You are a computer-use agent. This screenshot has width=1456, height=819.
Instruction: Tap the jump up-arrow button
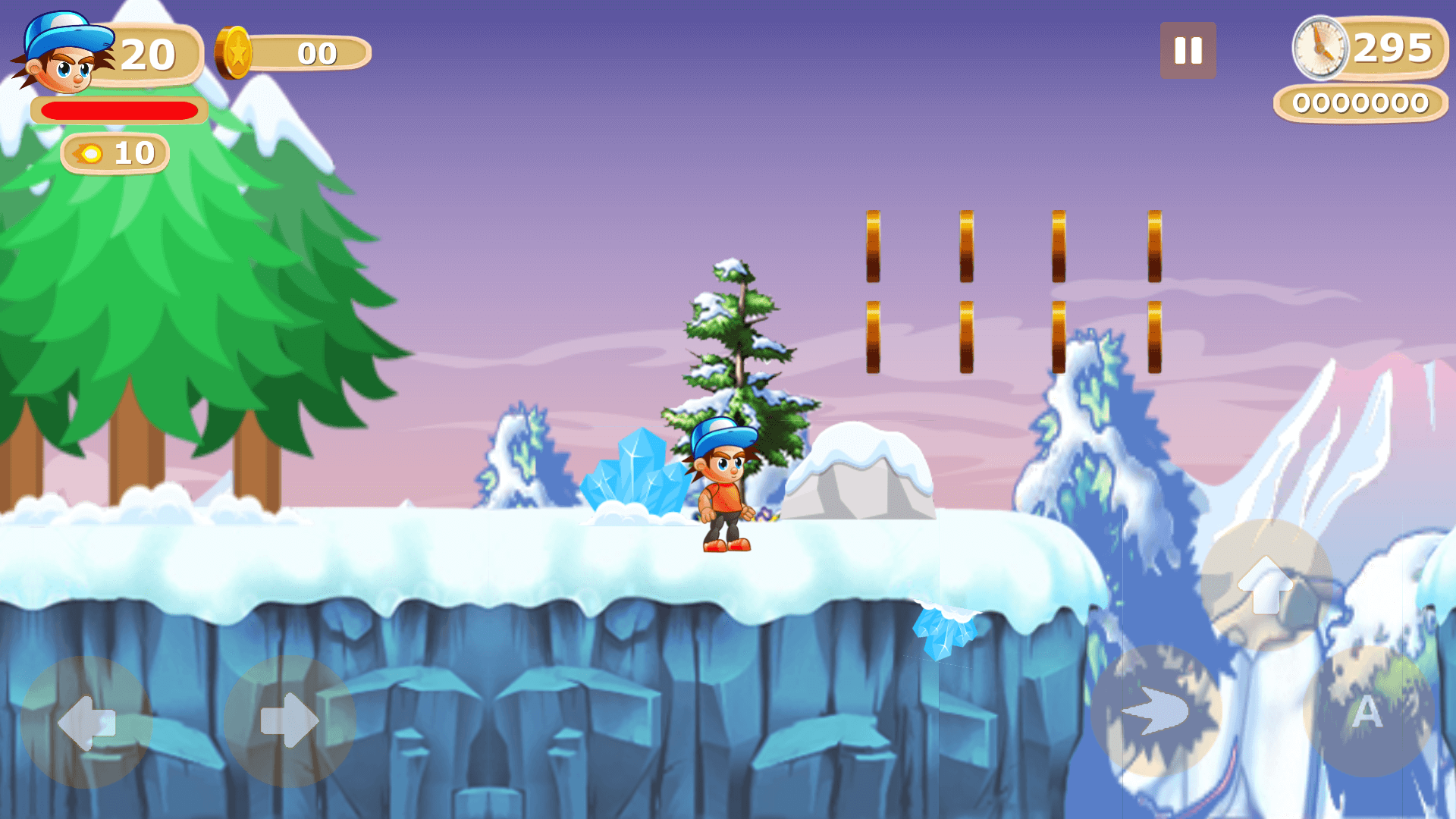pyautogui.click(x=1266, y=585)
